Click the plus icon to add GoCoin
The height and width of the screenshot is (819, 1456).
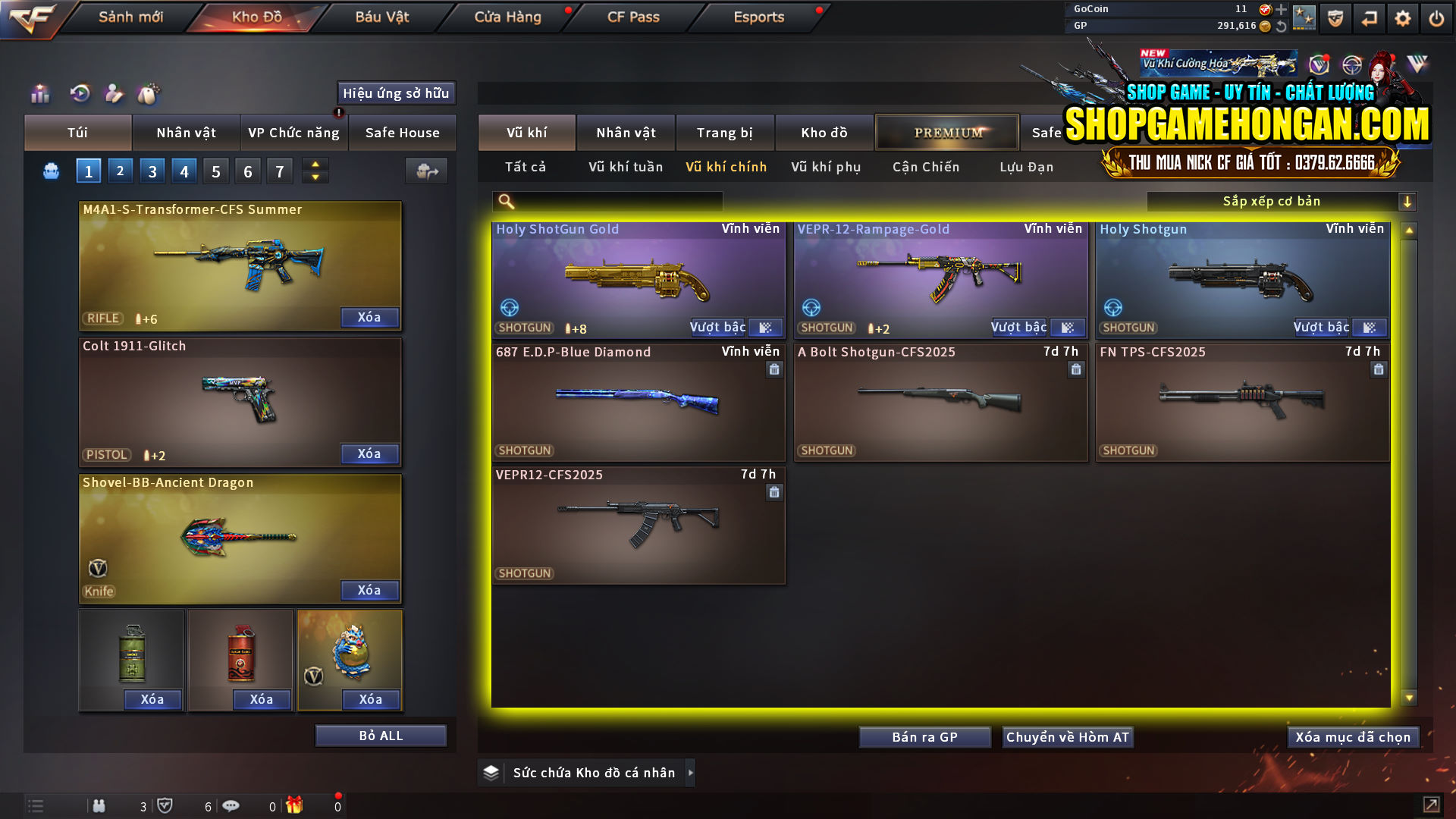click(x=1281, y=9)
